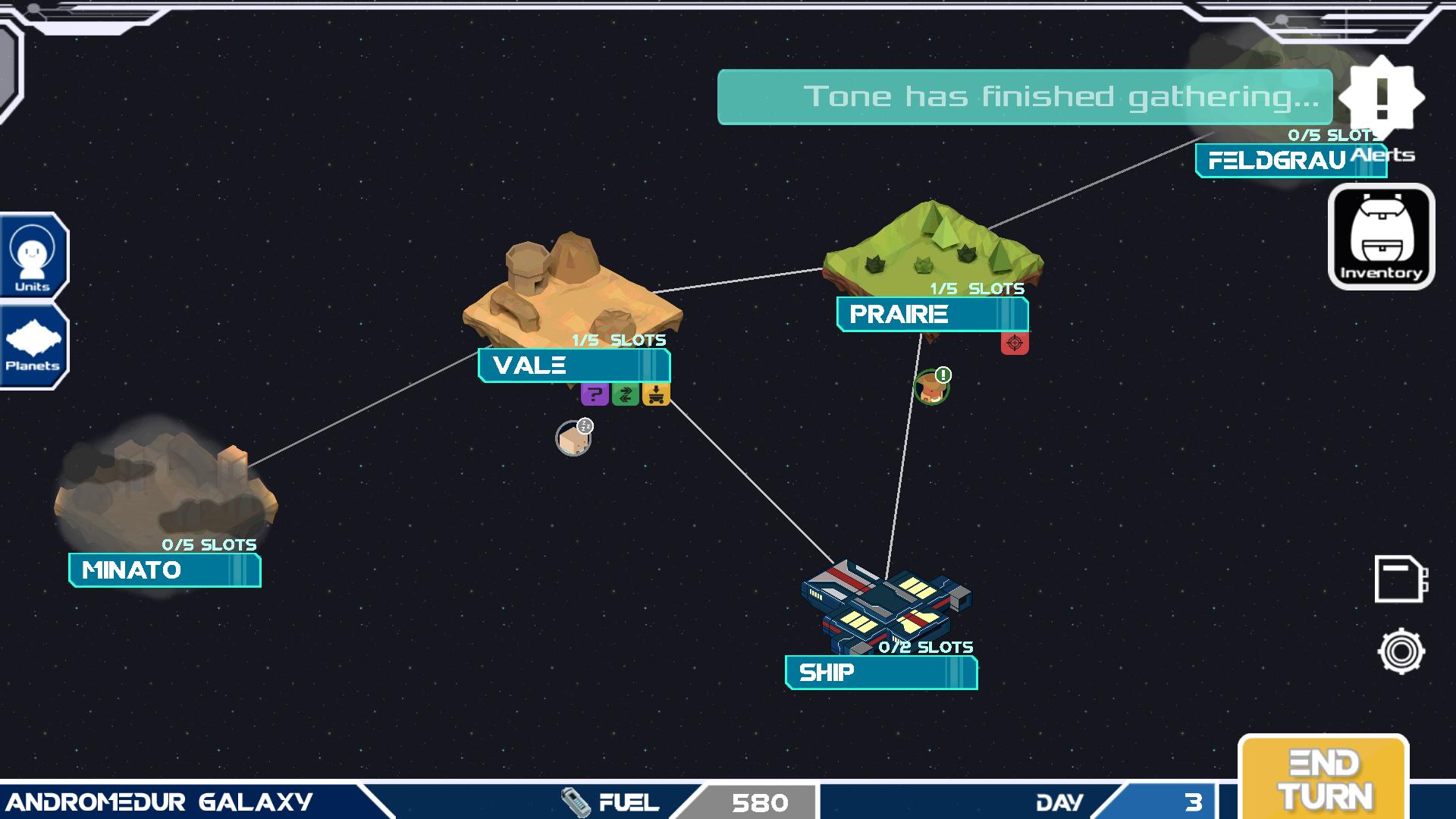Show the Units list

pos(33,256)
